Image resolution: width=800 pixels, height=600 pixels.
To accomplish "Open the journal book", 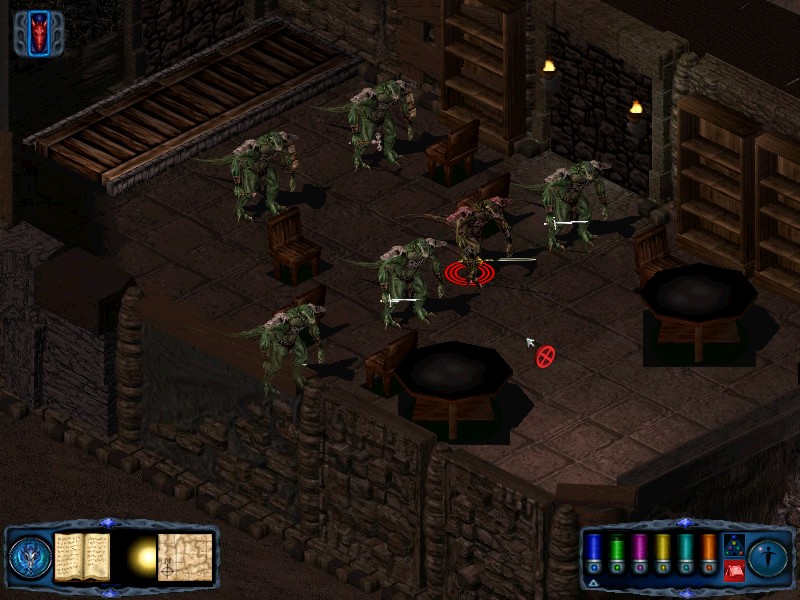I will pyautogui.click(x=81, y=556).
